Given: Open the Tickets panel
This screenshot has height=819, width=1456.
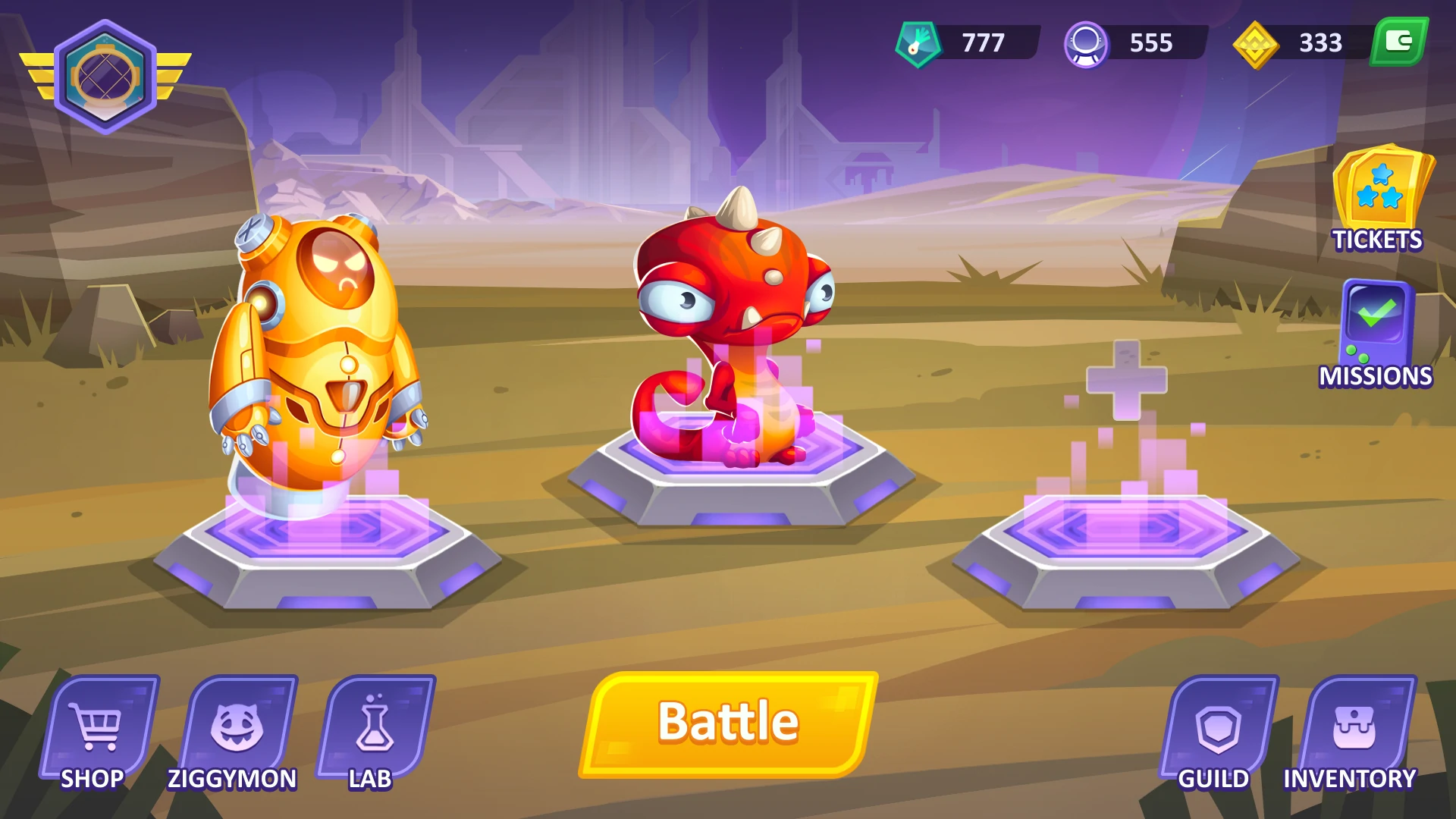Looking at the screenshot, I should click(1380, 199).
